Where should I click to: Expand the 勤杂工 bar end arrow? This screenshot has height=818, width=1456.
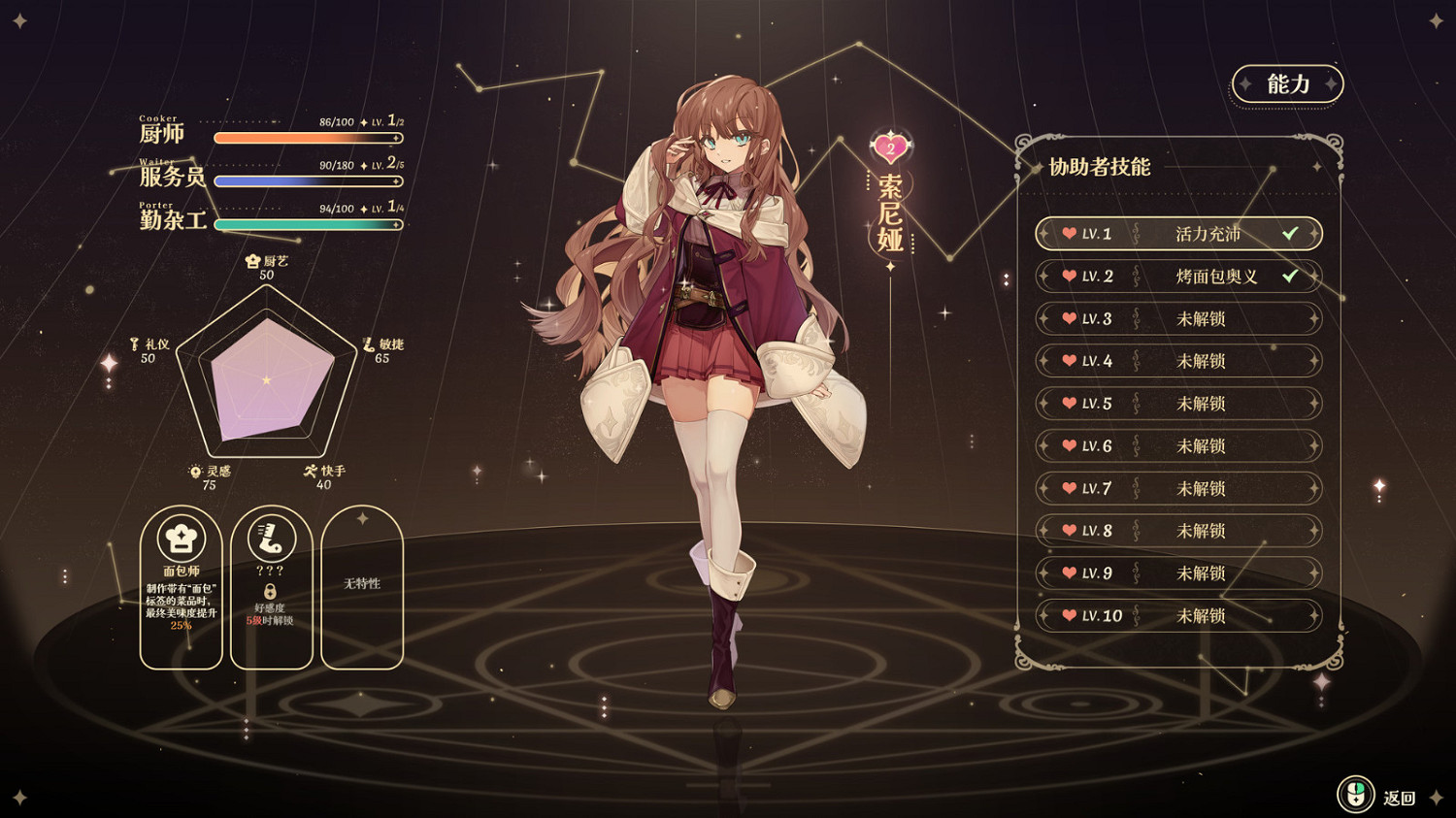[x=395, y=224]
